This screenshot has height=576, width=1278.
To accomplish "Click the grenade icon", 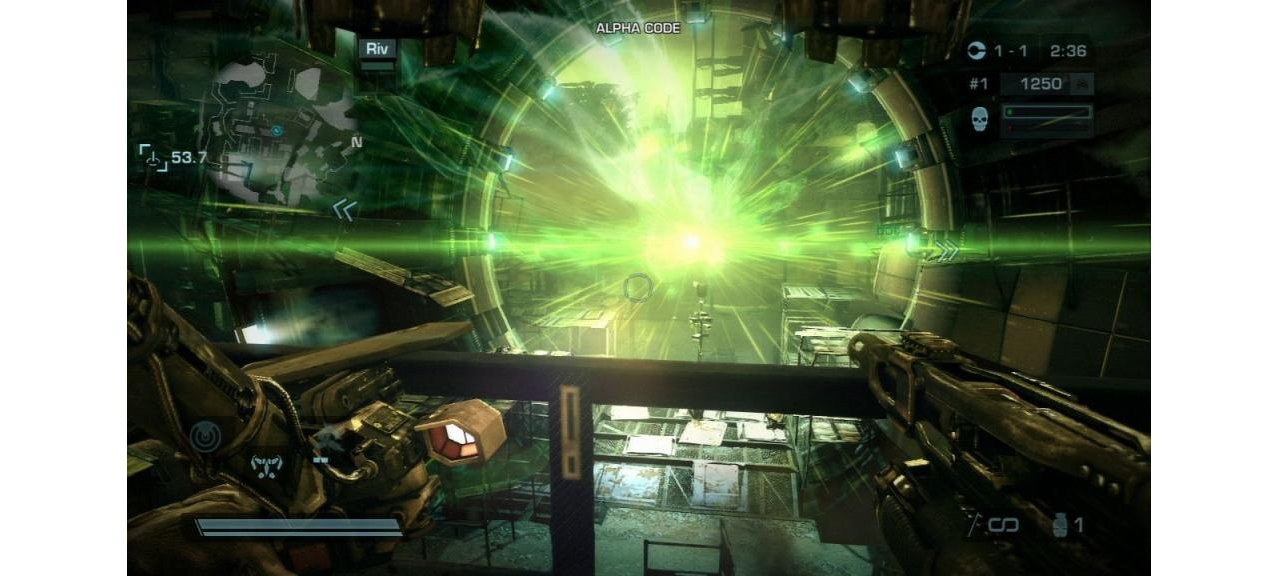I will tap(1059, 524).
